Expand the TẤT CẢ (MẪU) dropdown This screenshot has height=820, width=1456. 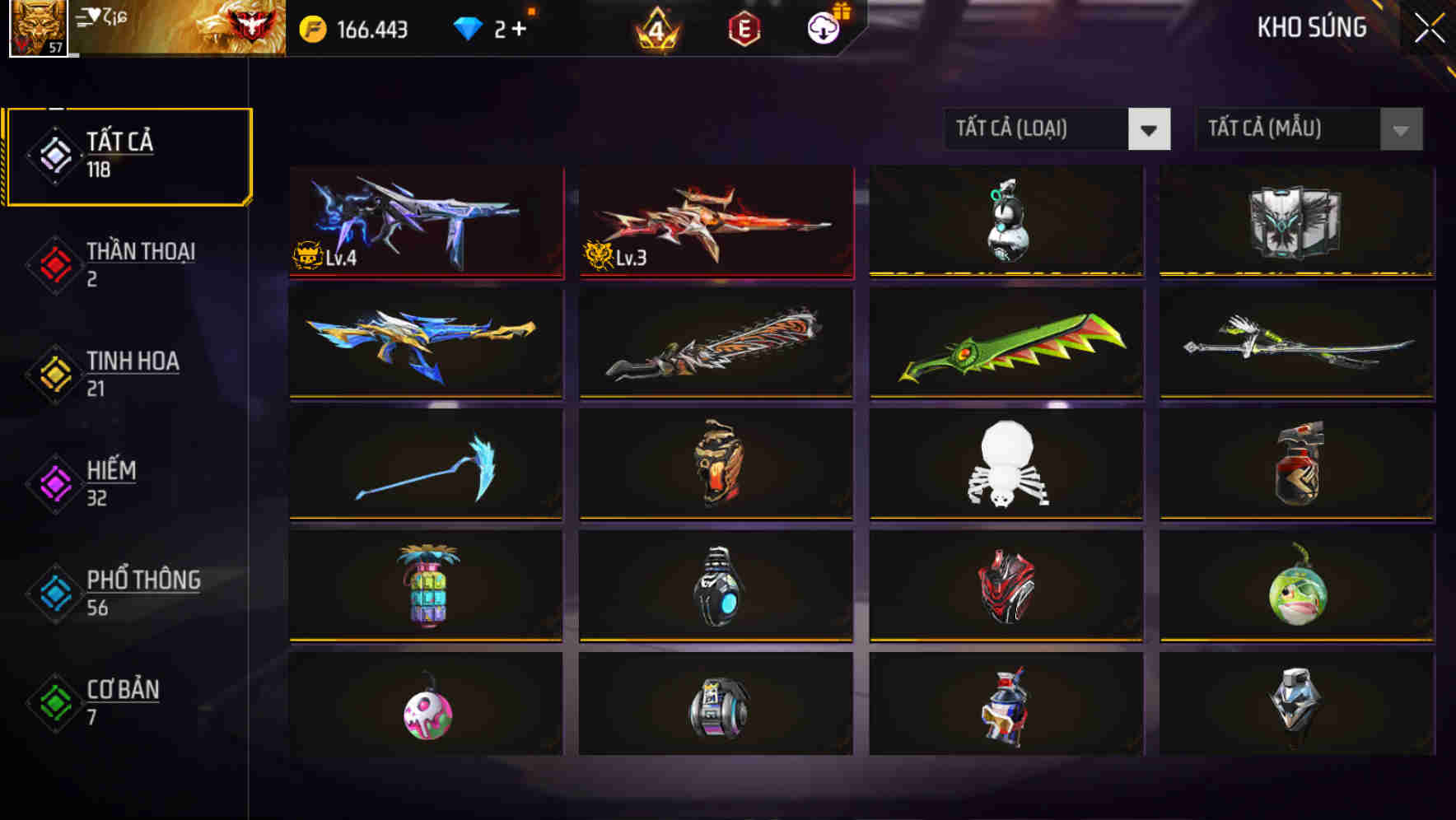click(1308, 129)
